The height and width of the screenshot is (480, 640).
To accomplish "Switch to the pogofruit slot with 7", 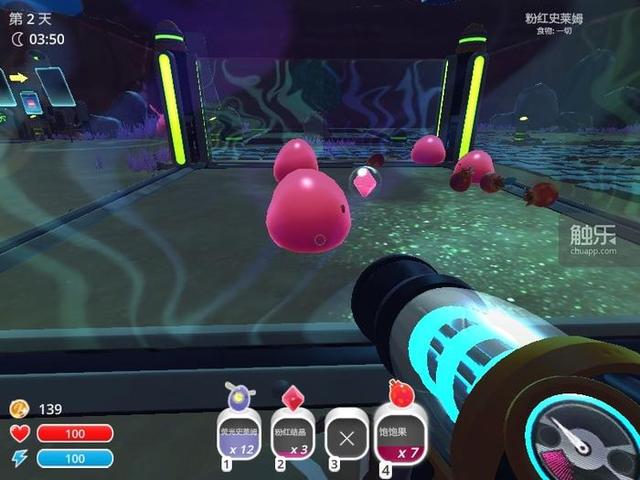I will tap(401, 436).
